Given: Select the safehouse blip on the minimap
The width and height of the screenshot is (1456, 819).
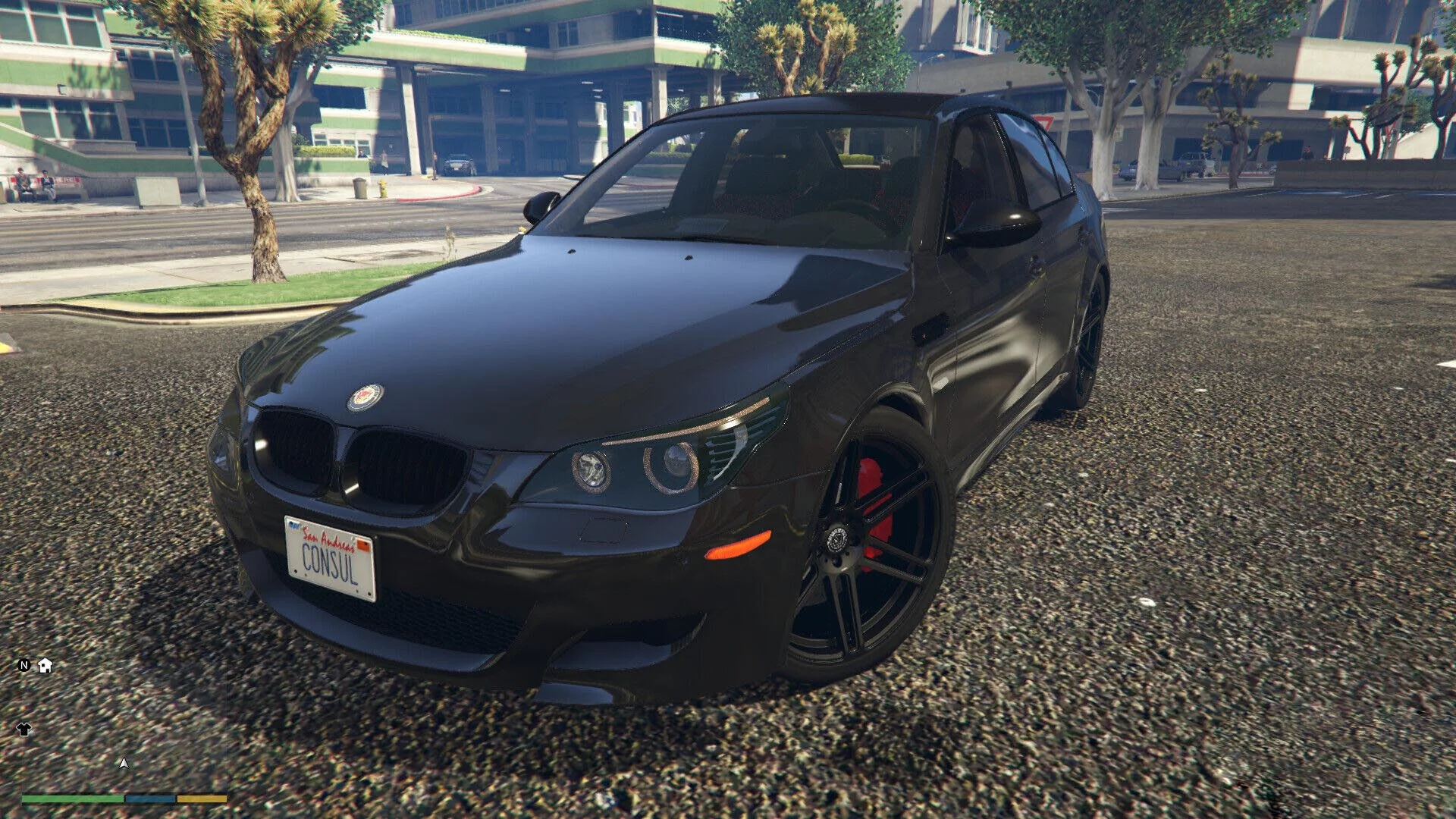Looking at the screenshot, I should click(x=45, y=666).
